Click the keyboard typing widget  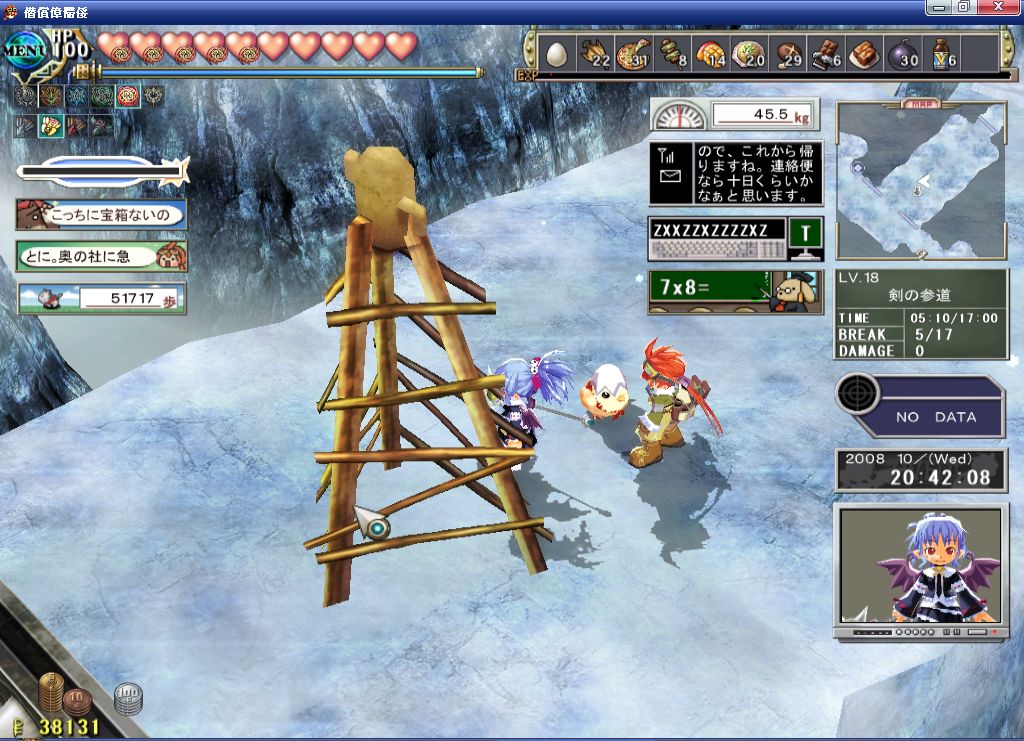point(735,240)
